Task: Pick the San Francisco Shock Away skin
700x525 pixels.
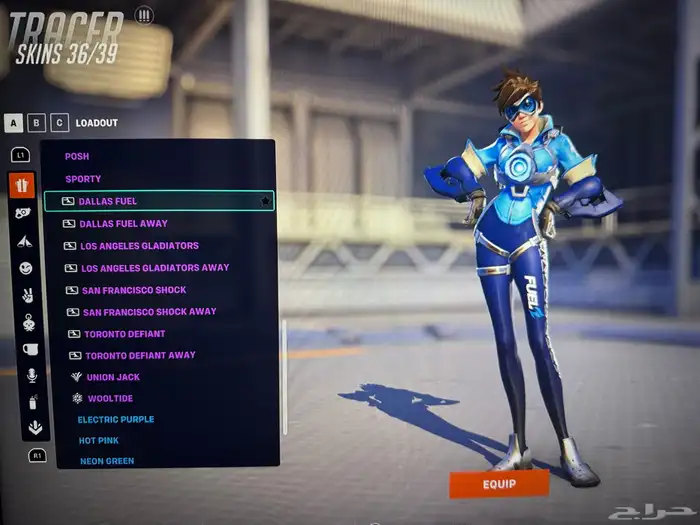Action: pos(149,311)
